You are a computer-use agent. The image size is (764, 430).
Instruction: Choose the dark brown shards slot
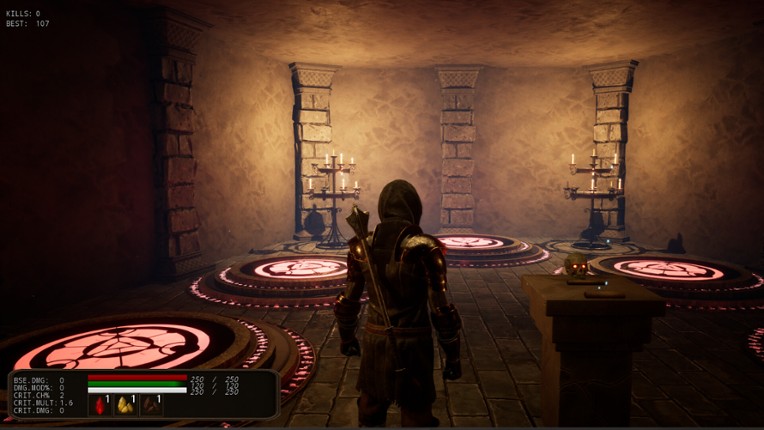point(151,405)
